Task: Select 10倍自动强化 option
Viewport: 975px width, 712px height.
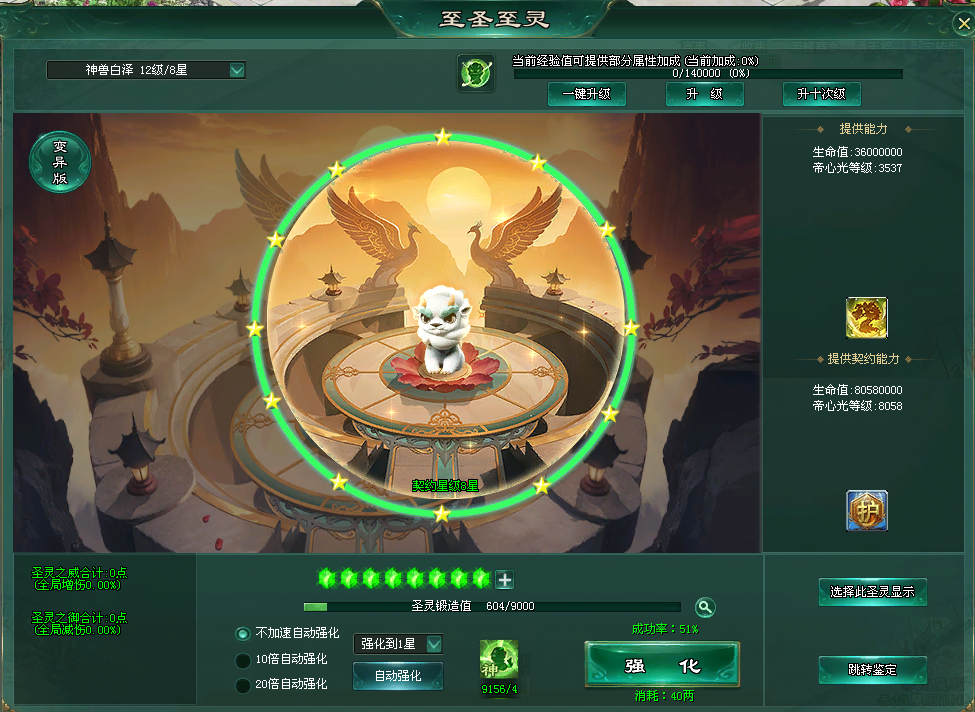Action: 242,659
